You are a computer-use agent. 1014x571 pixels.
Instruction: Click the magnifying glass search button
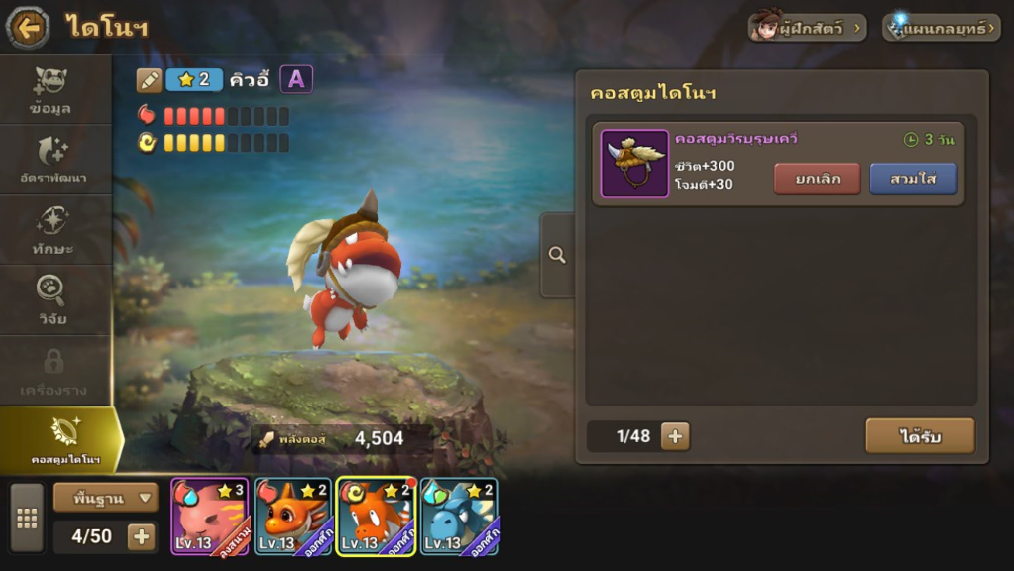tap(557, 255)
